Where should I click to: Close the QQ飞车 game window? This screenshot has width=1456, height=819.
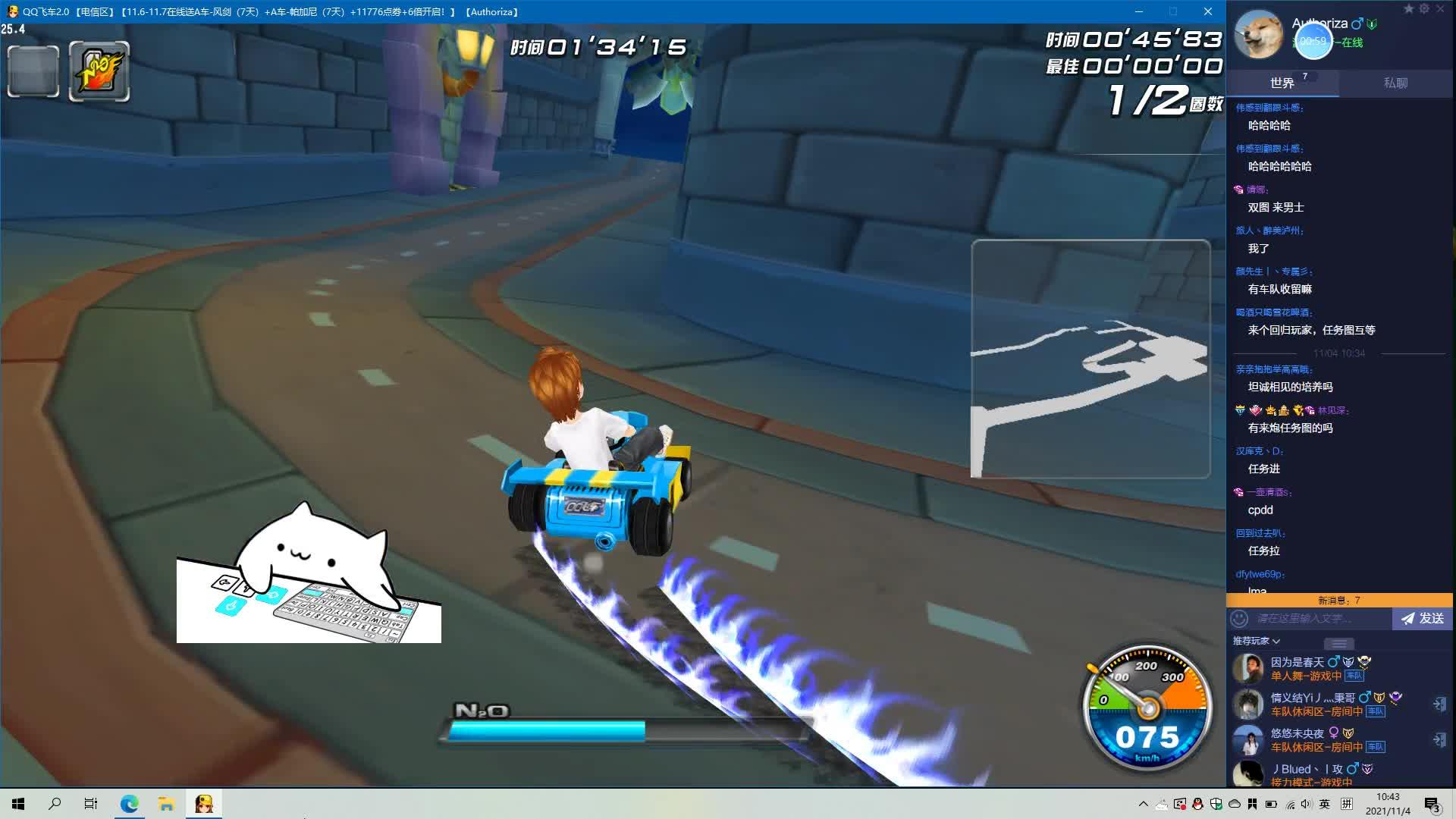pyautogui.click(x=1208, y=11)
